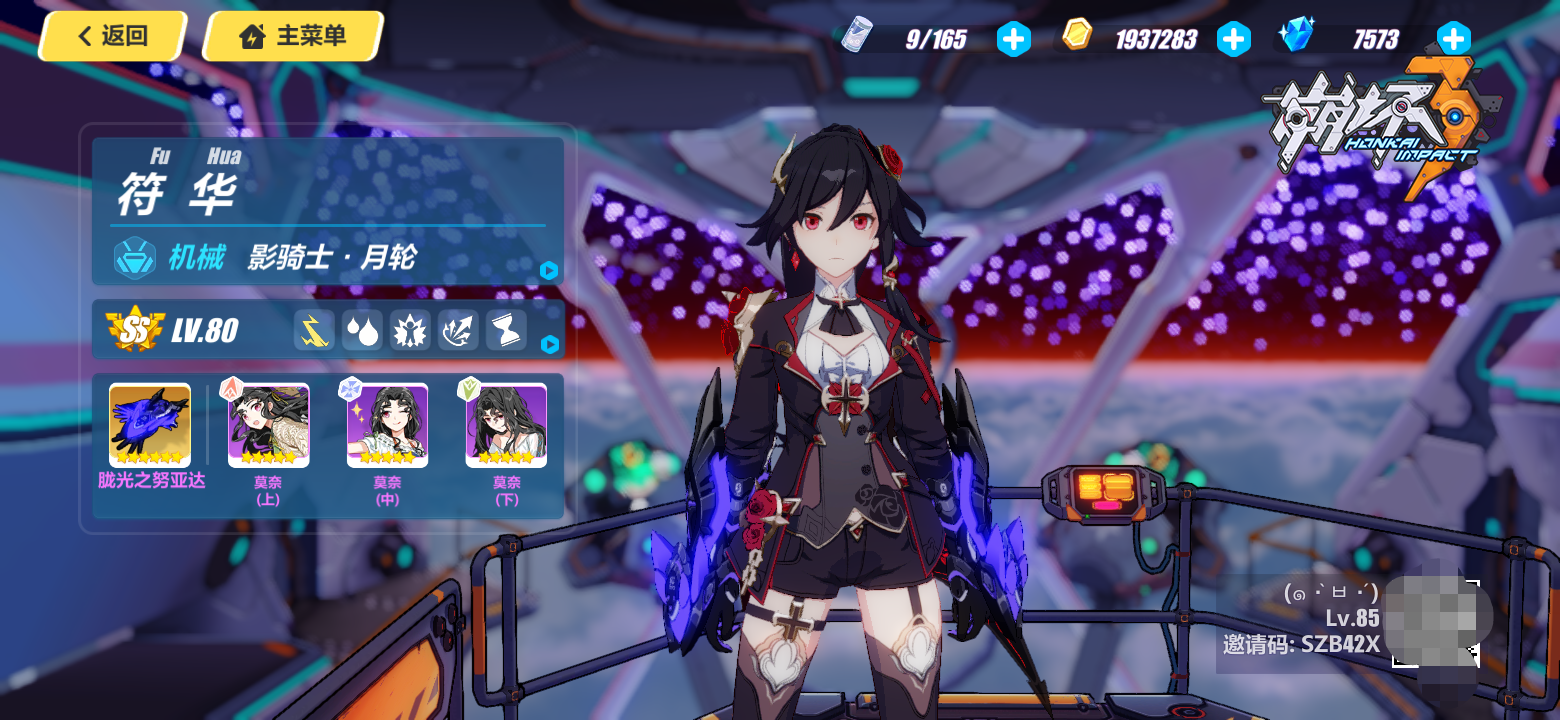Buy crystals with the plus button
Screen dimensions: 1560x720
1453,40
